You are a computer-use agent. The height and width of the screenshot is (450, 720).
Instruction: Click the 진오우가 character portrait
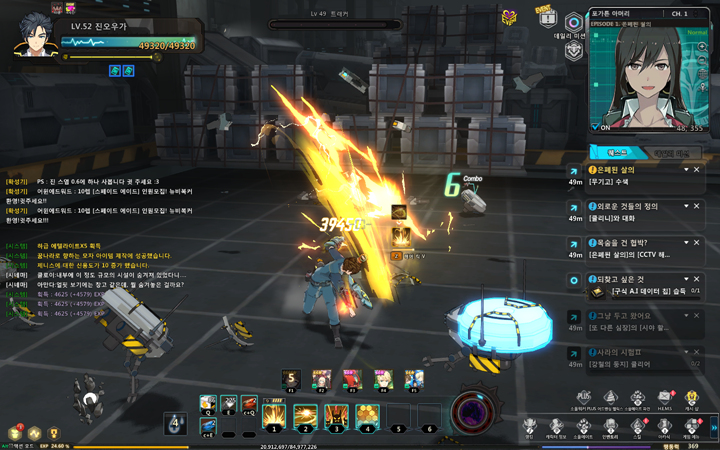point(35,37)
